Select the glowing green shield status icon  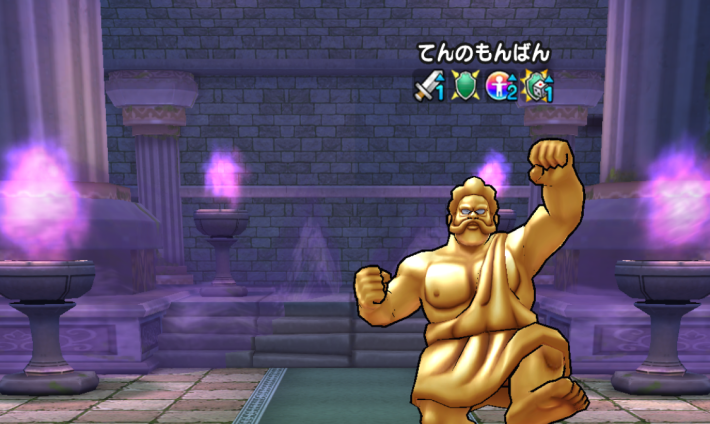point(464,87)
